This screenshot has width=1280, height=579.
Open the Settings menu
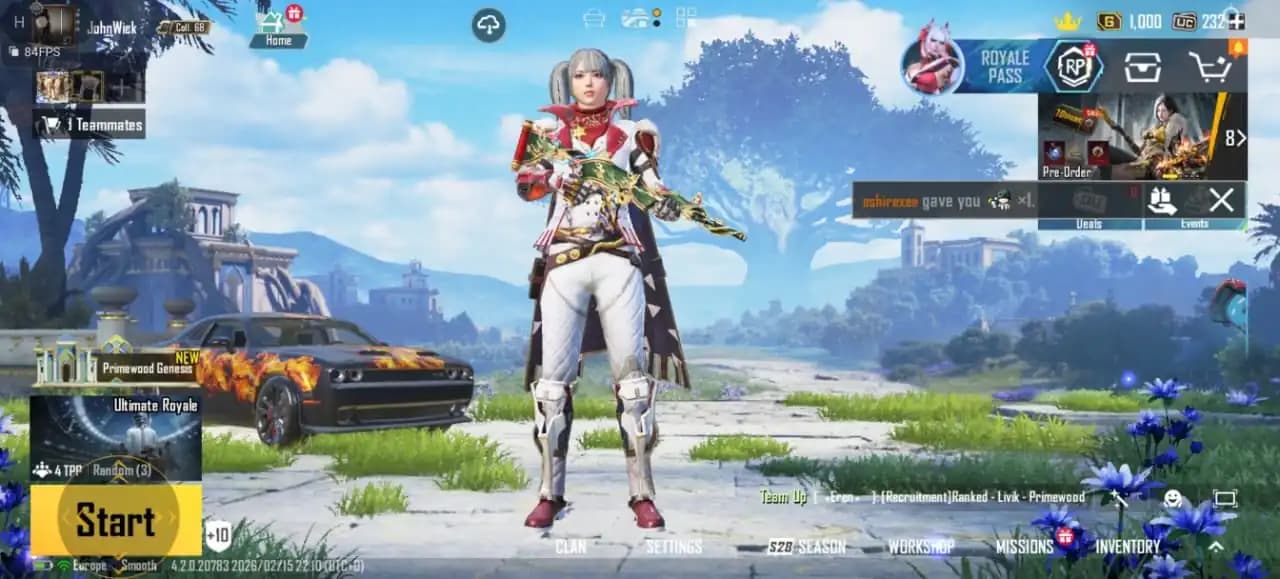pyautogui.click(x=673, y=546)
